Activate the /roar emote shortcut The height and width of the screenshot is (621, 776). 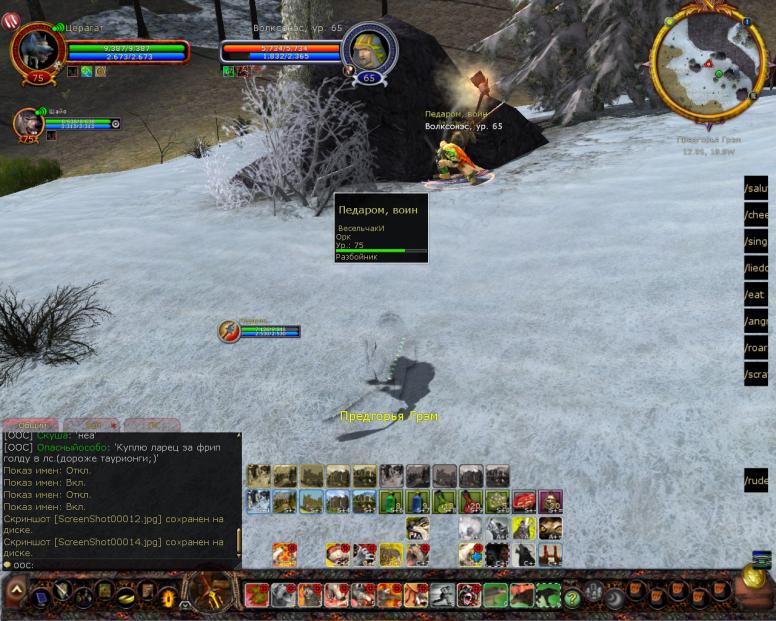[x=757, y=348]
